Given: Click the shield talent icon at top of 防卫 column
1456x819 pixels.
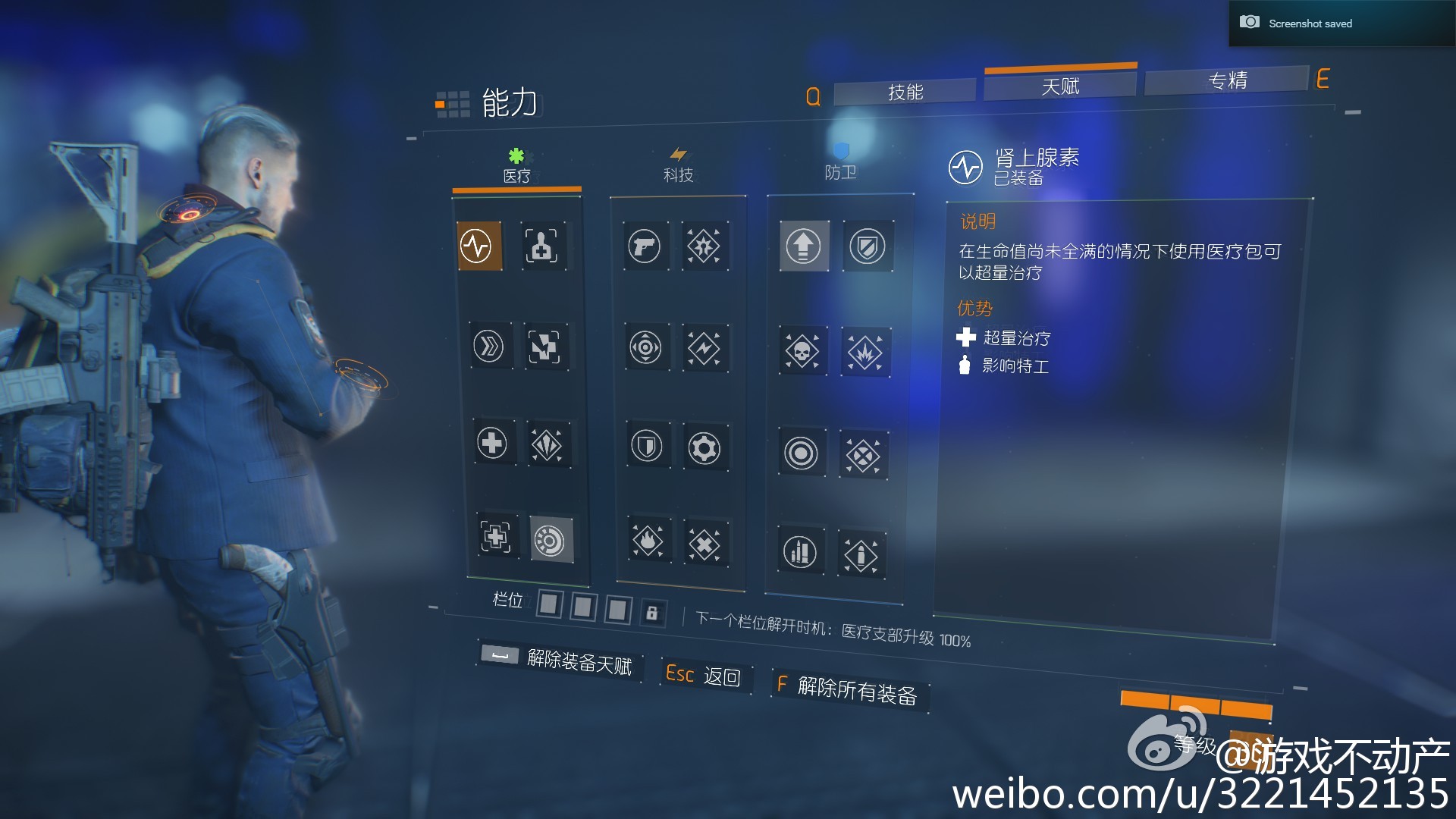Looking at the screenshot, I should (x=867, y=246).
